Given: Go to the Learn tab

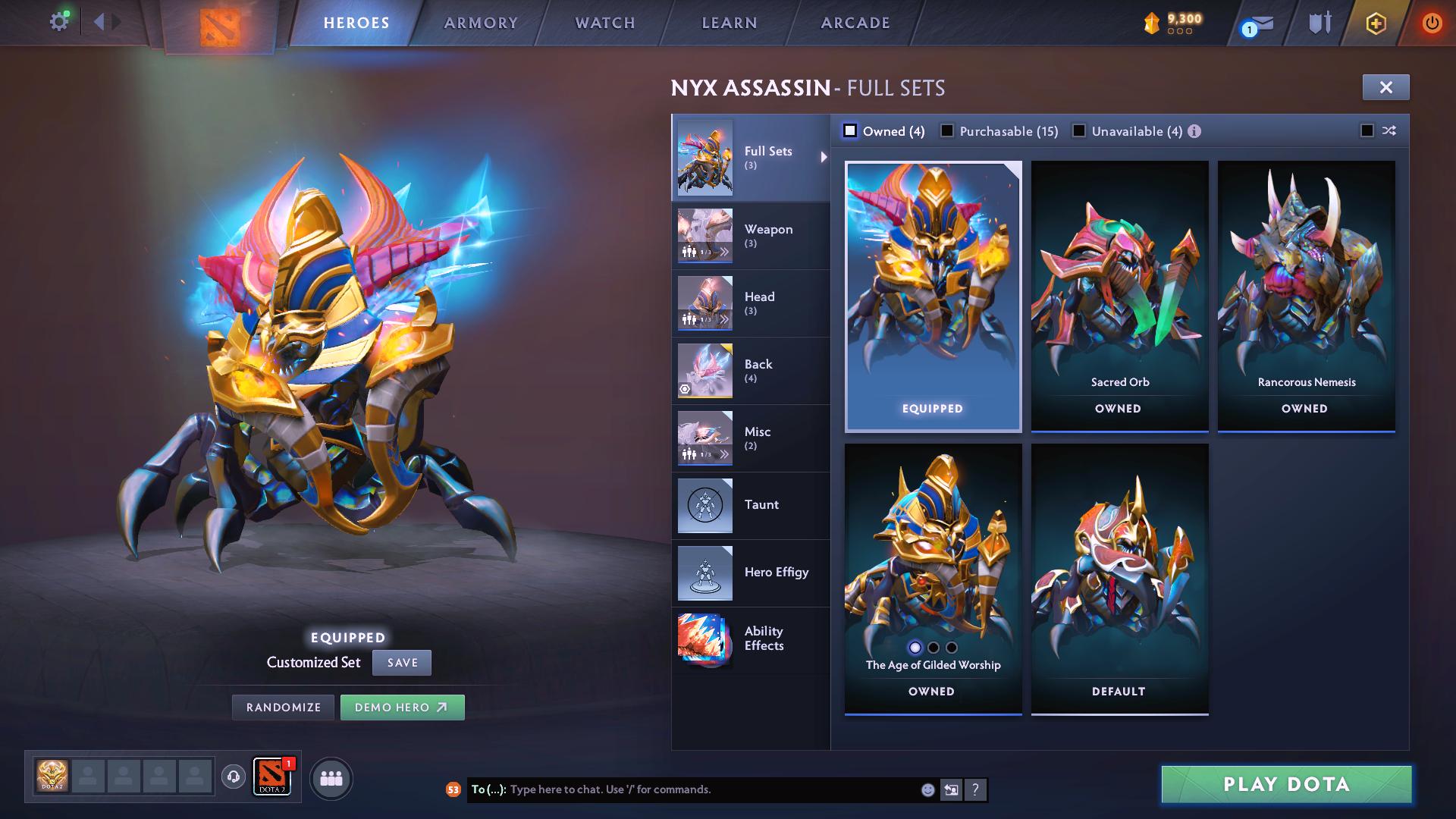Looking at the screenshot, I should click(730, 23).
